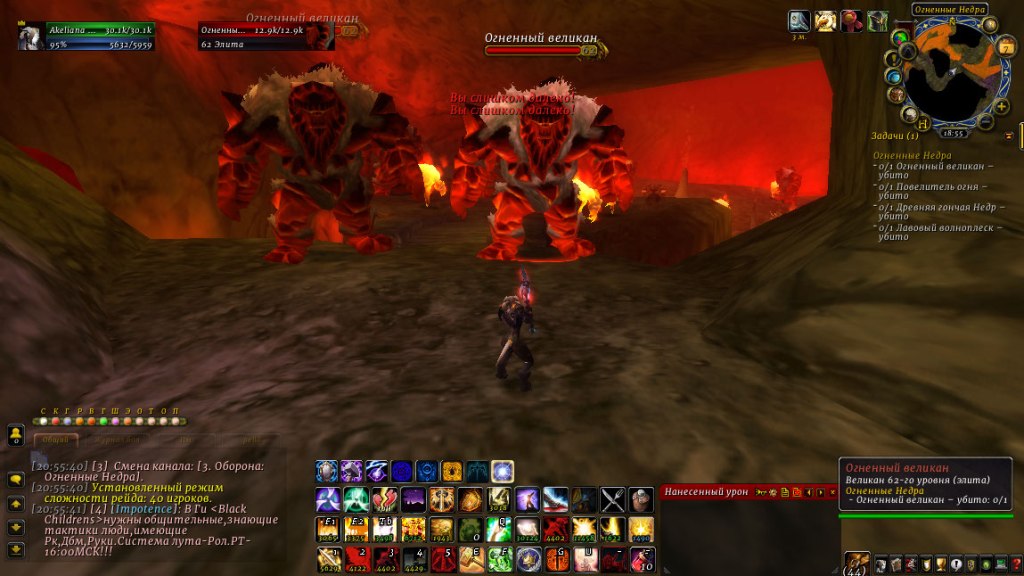Select Akeliana's player portrait frame
1024x576 pixels.
30,36
